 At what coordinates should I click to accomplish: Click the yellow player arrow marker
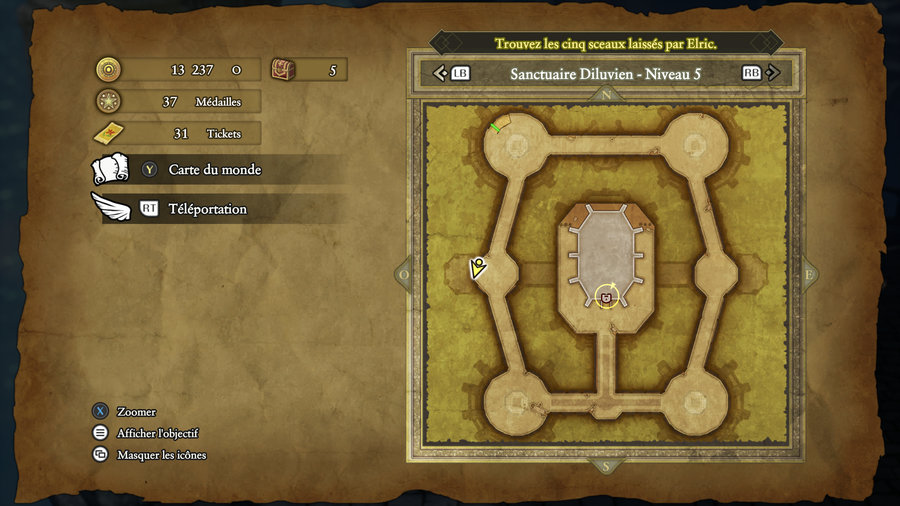click(x=478, y=267)
